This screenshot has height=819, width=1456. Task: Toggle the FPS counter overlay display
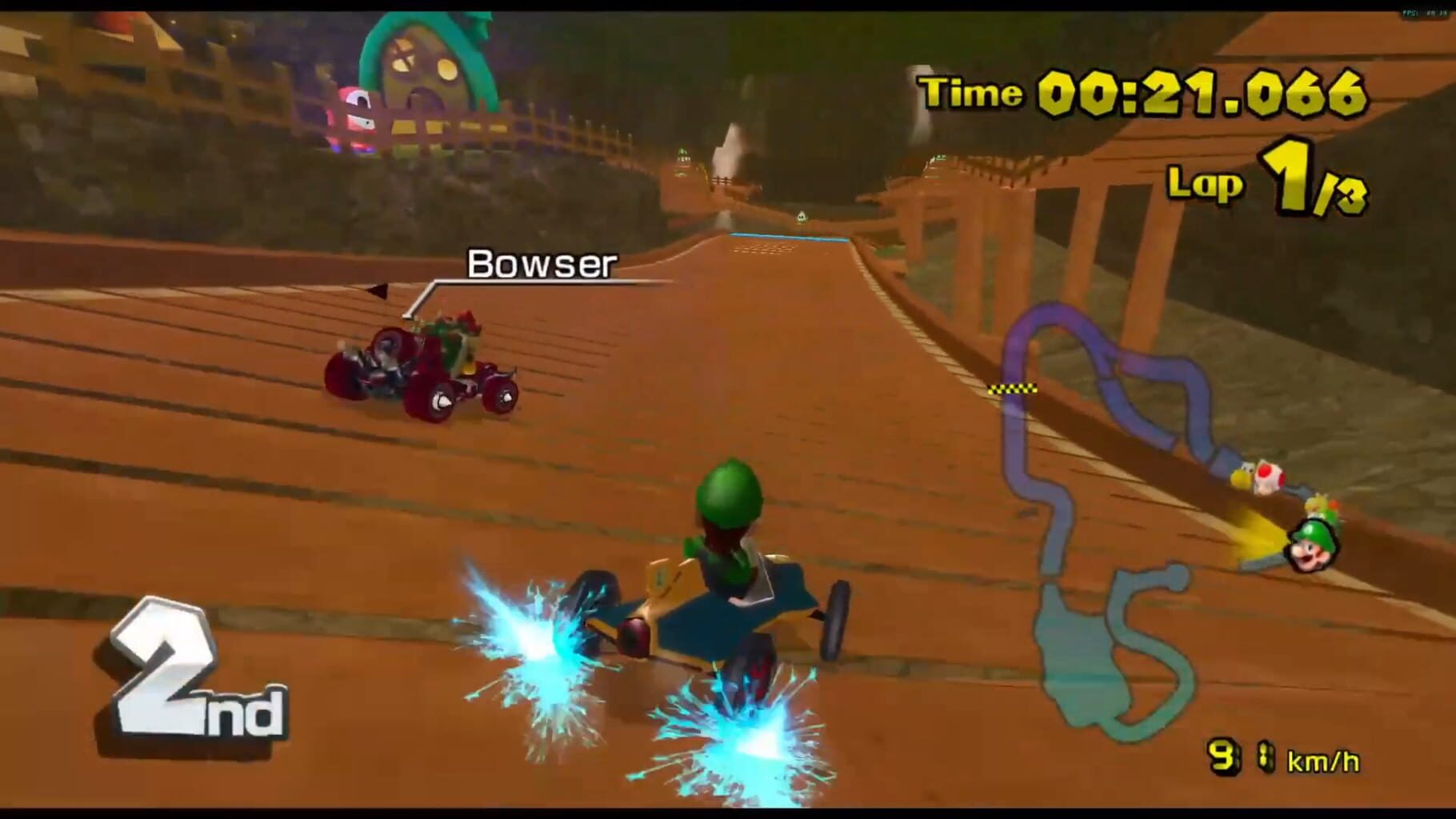tap(1421, 13)
